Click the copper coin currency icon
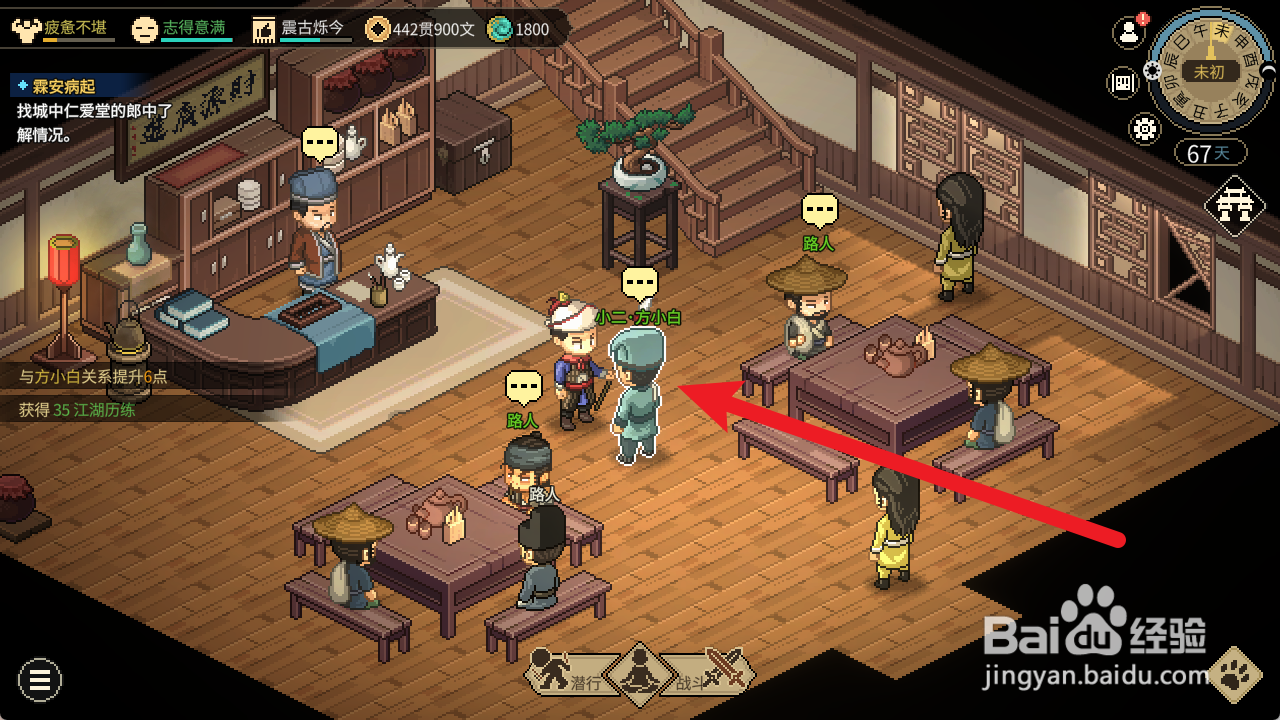The width and height of the screenshot is (1280, 720). 378,29
